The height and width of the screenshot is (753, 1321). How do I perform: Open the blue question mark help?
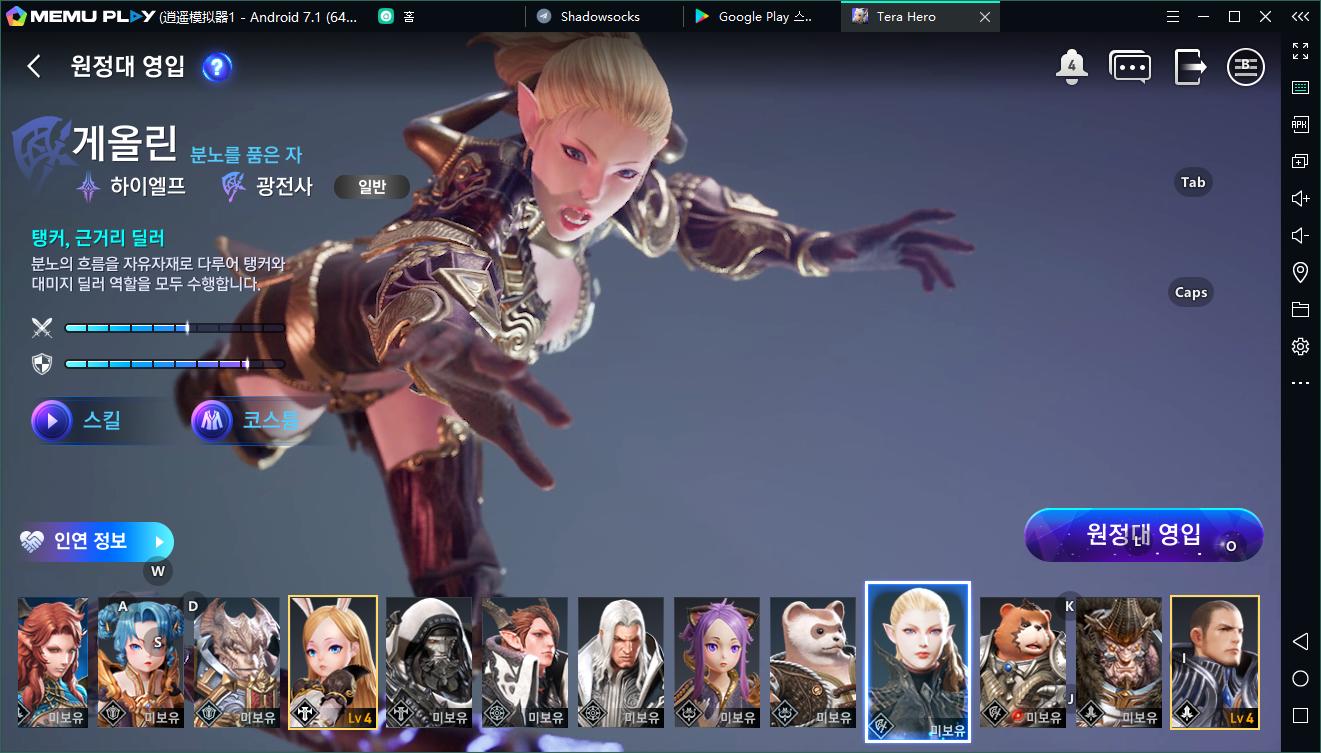(217, 67)
